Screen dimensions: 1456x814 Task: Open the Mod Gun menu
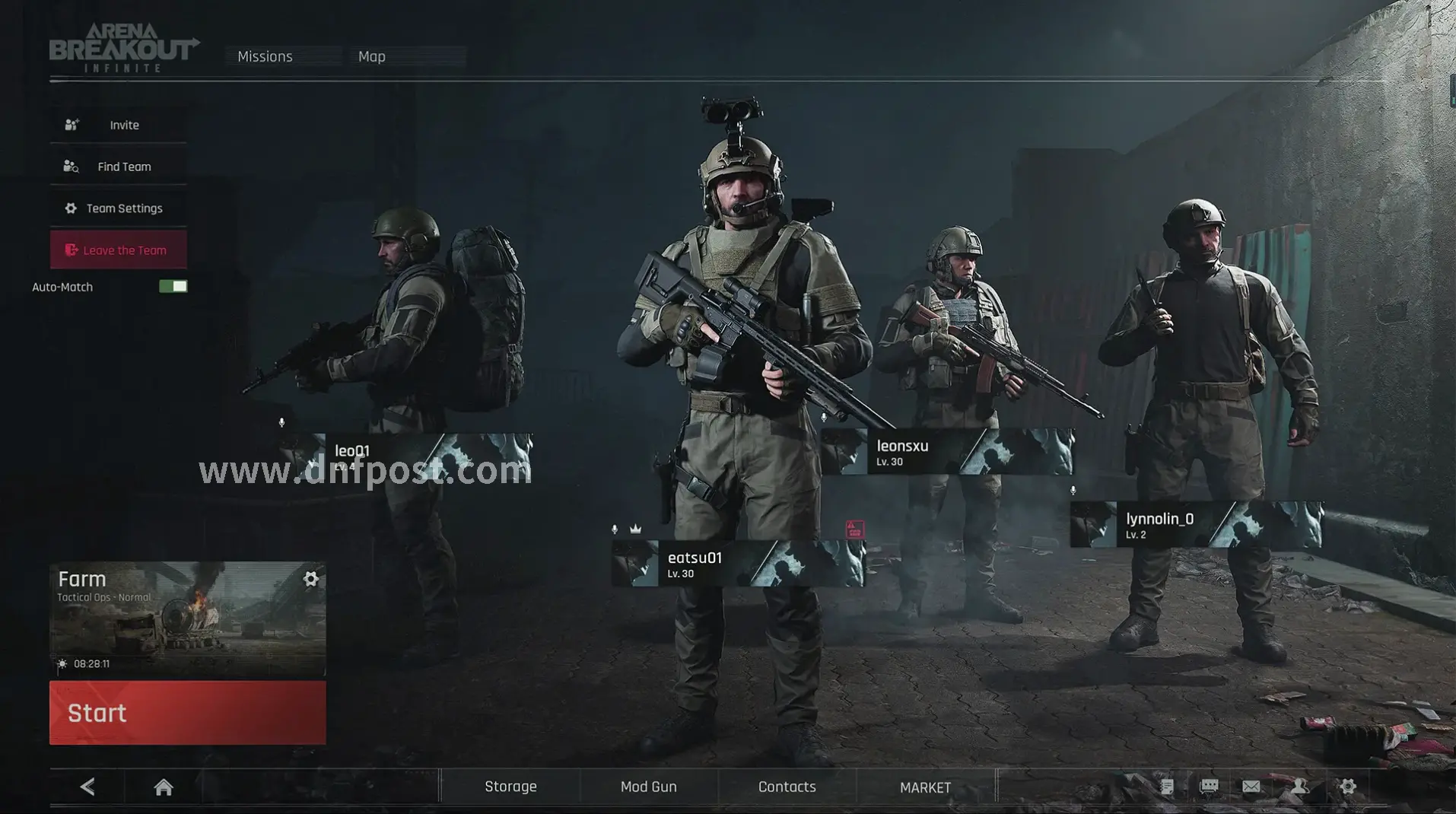pos(648,787)
